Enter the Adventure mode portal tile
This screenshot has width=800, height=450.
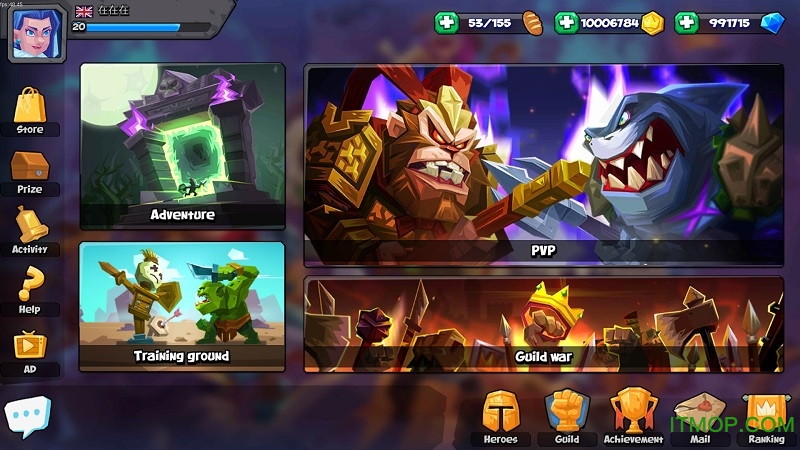(x=182, y=146)
